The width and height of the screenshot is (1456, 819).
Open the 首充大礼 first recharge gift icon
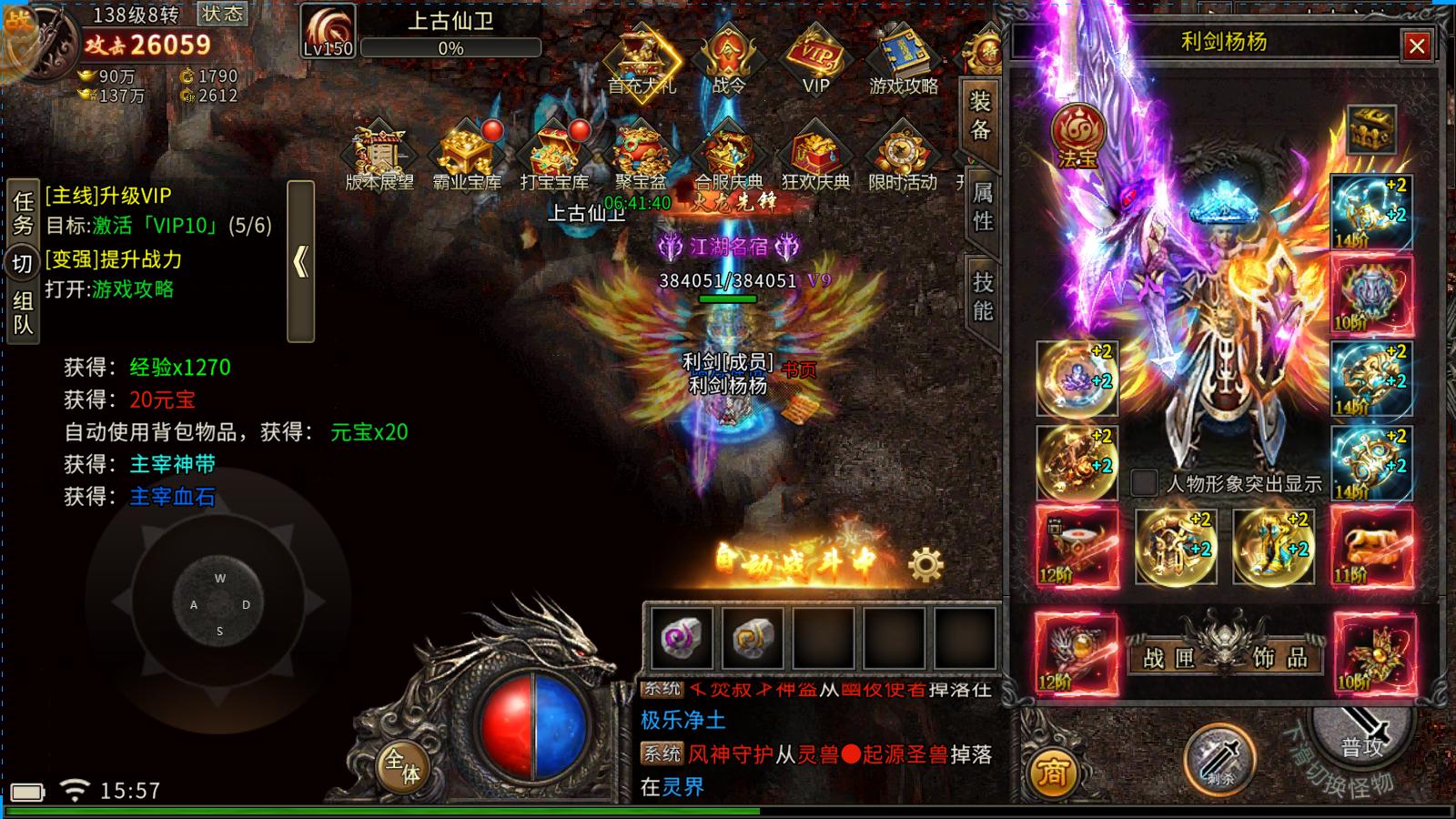click(x=640, y=64)
